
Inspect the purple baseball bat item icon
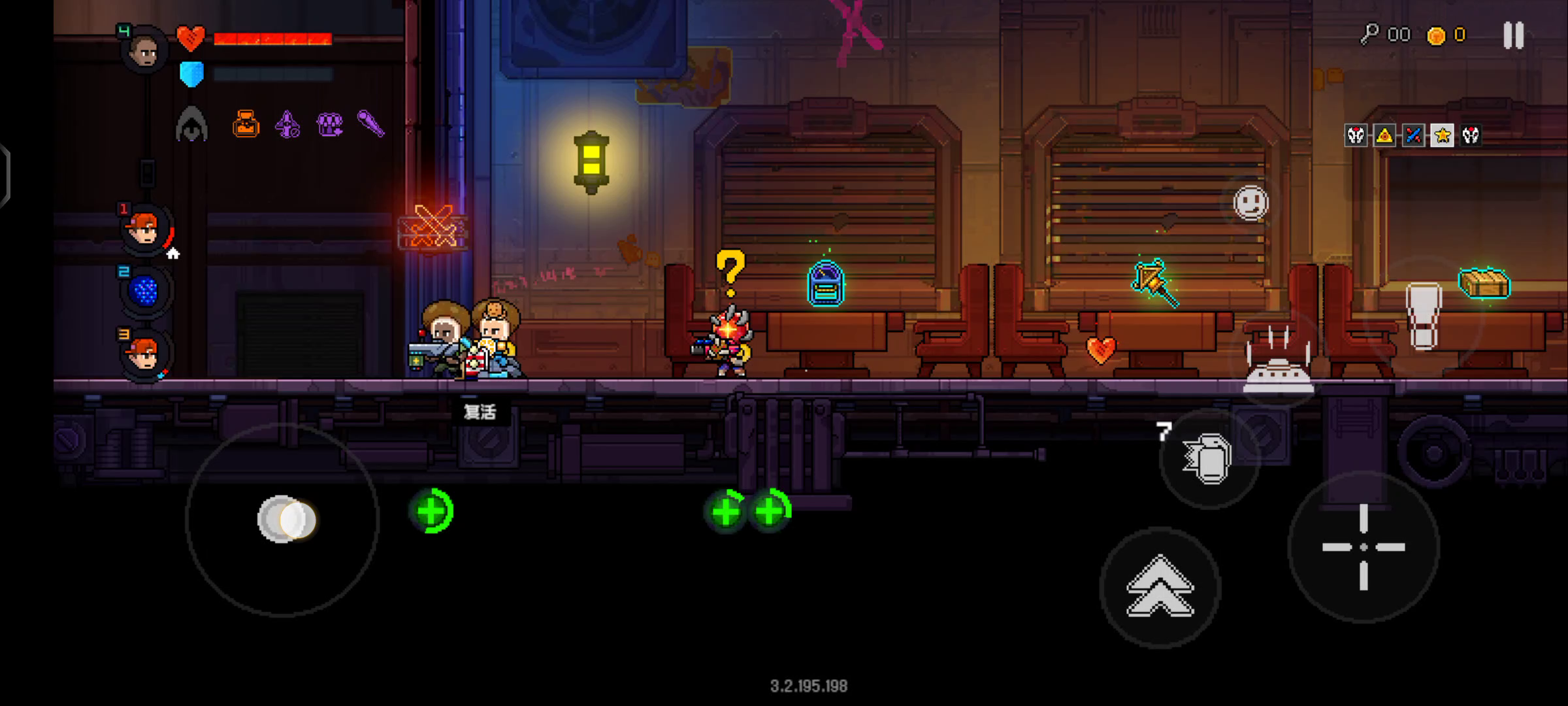point(371,123)
